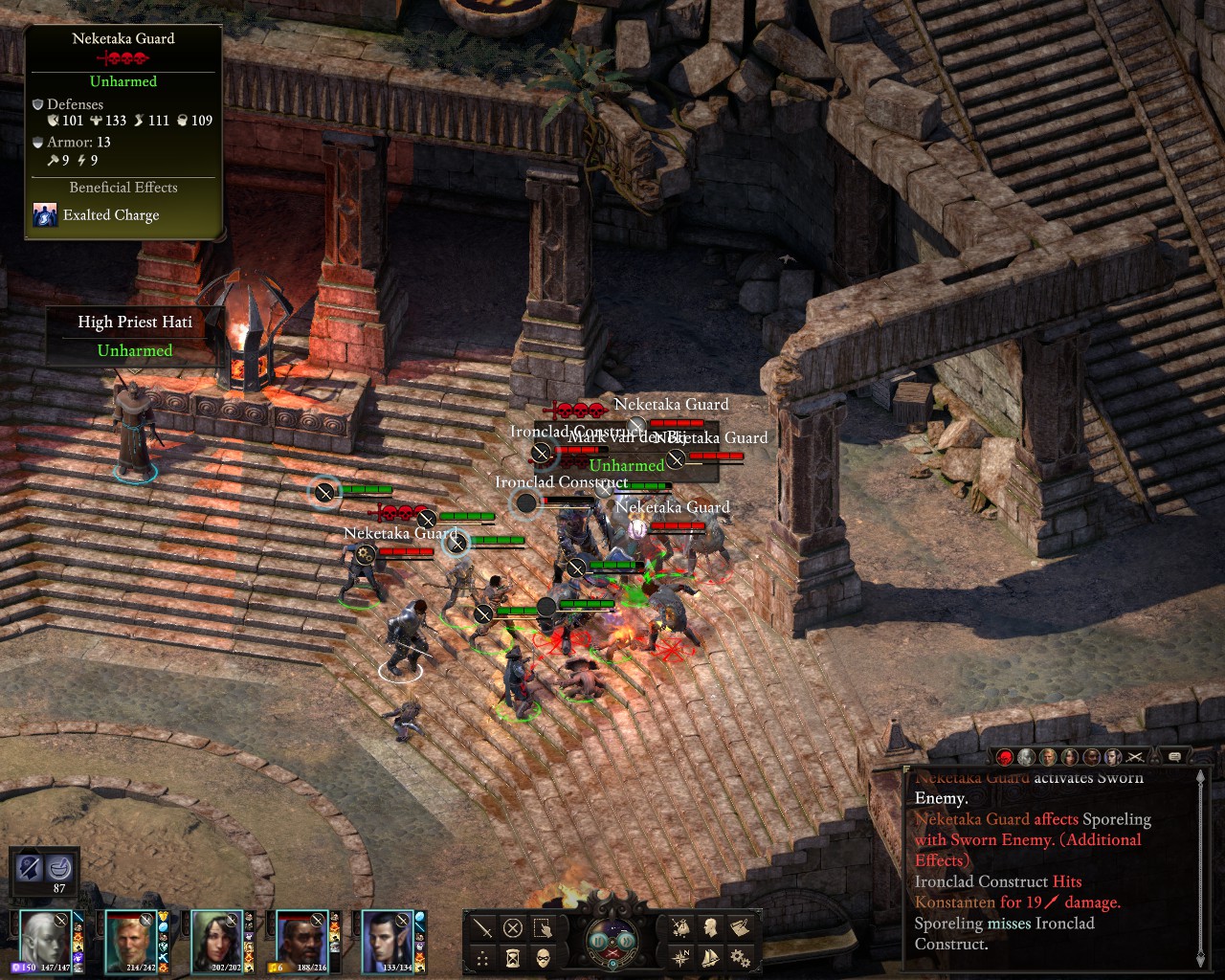The height and width of the screenshot is (980, 1225).
Task: Open the ship management icon
Action: point(710,956)
